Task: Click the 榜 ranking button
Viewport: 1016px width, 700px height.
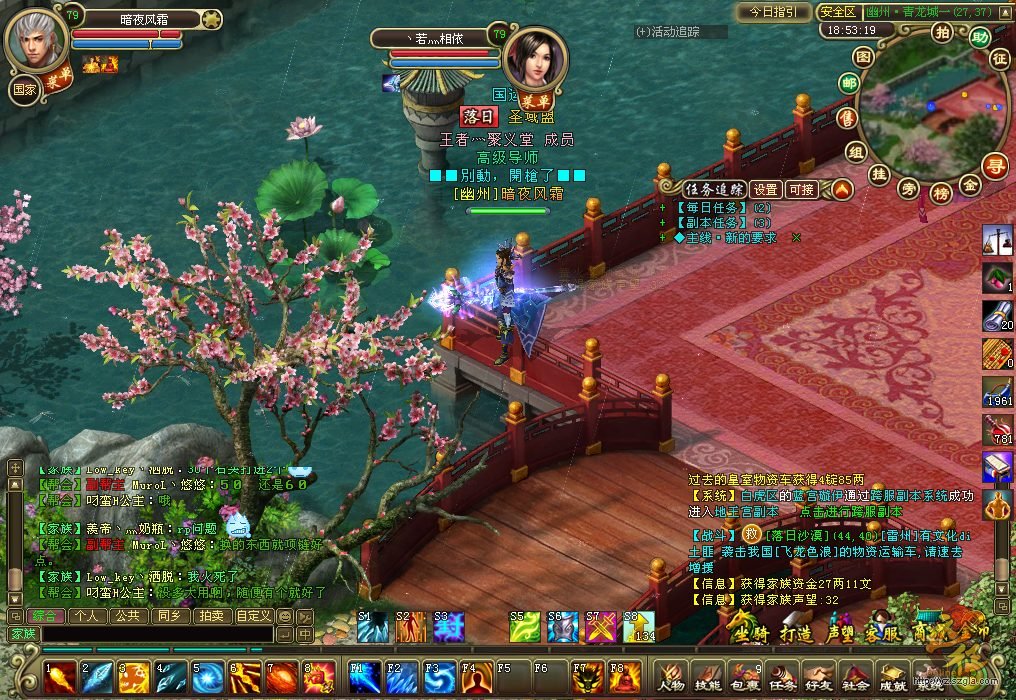Action: 940,191
